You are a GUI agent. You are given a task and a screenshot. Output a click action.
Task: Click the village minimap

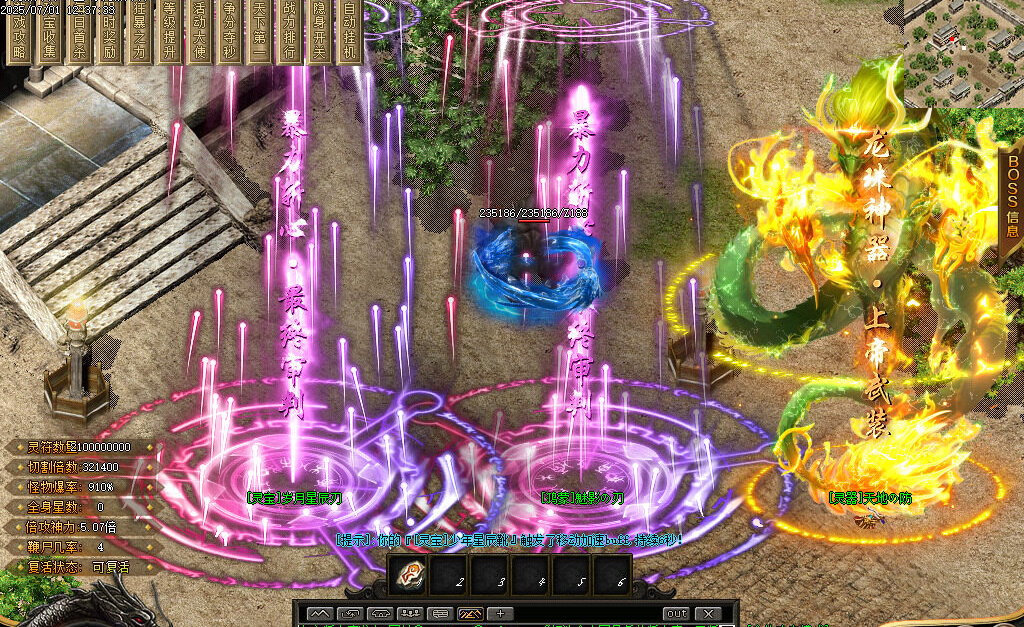[964, 52]
